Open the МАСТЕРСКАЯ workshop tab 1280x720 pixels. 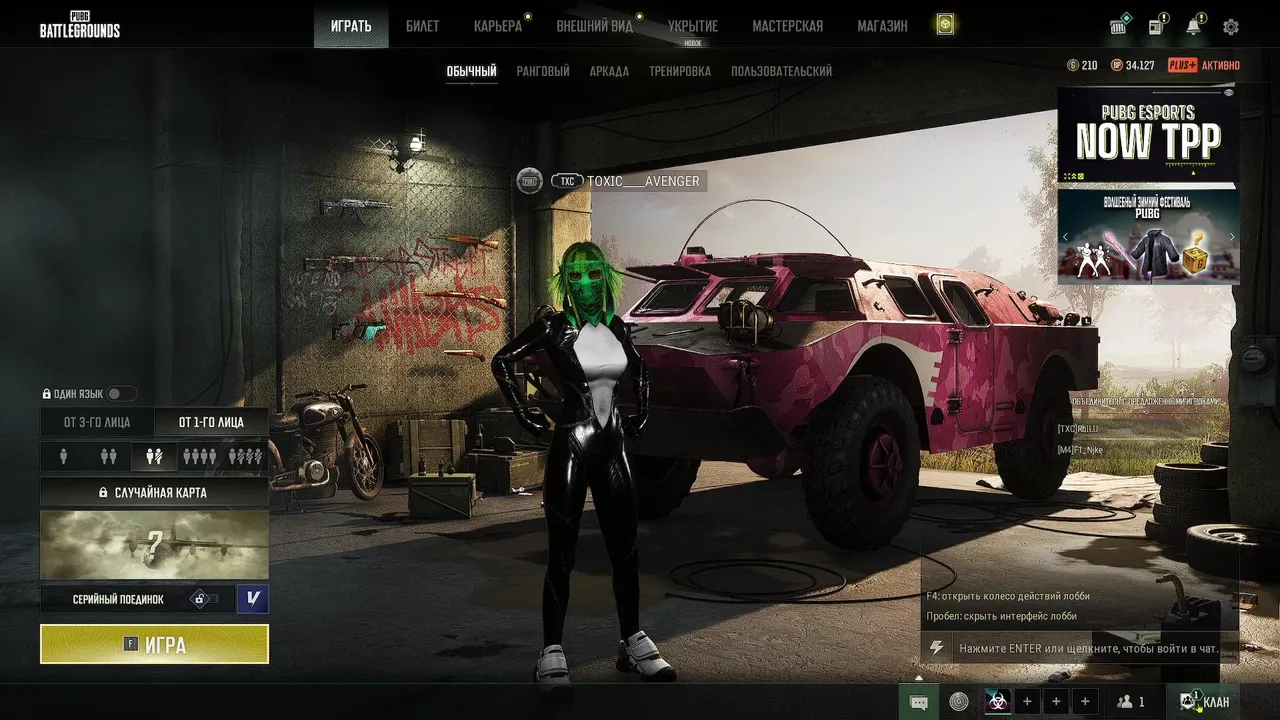click(787, 26)
